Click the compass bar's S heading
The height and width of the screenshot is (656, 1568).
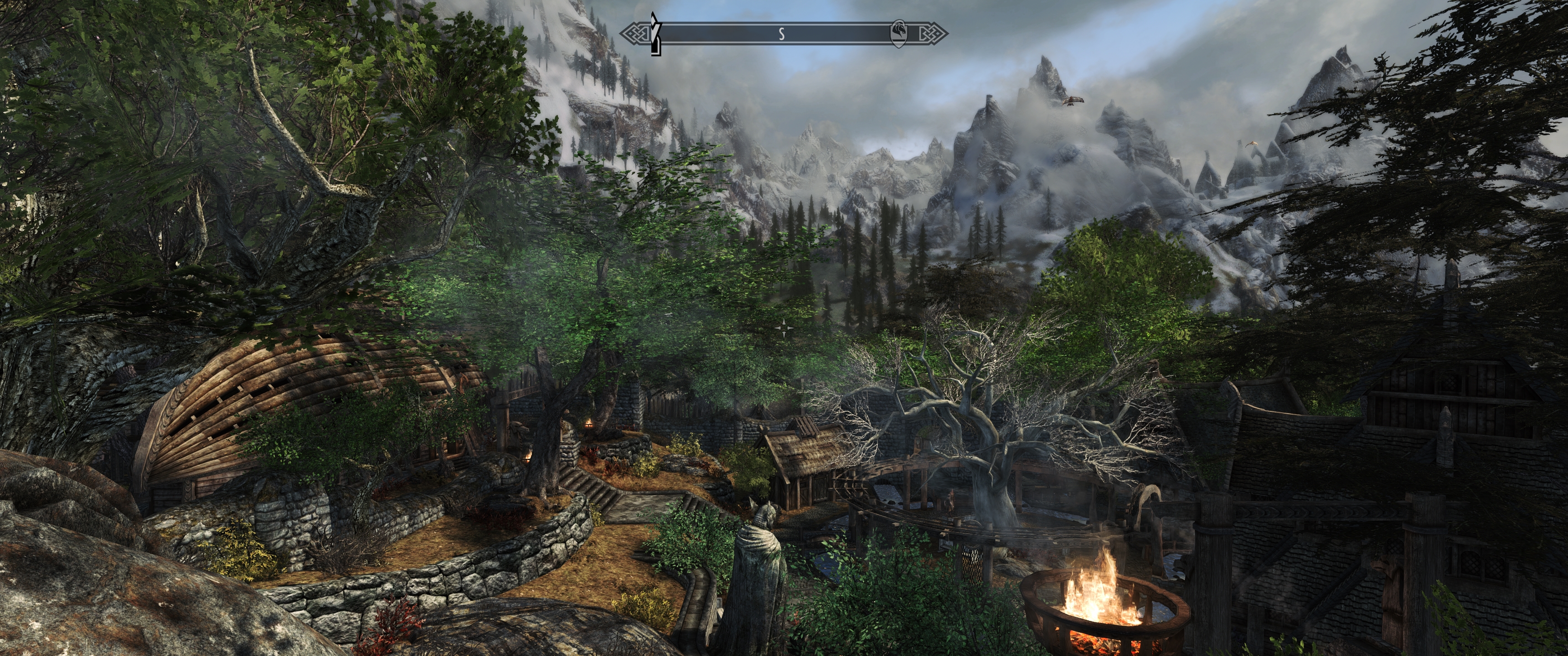coord(782,35)
